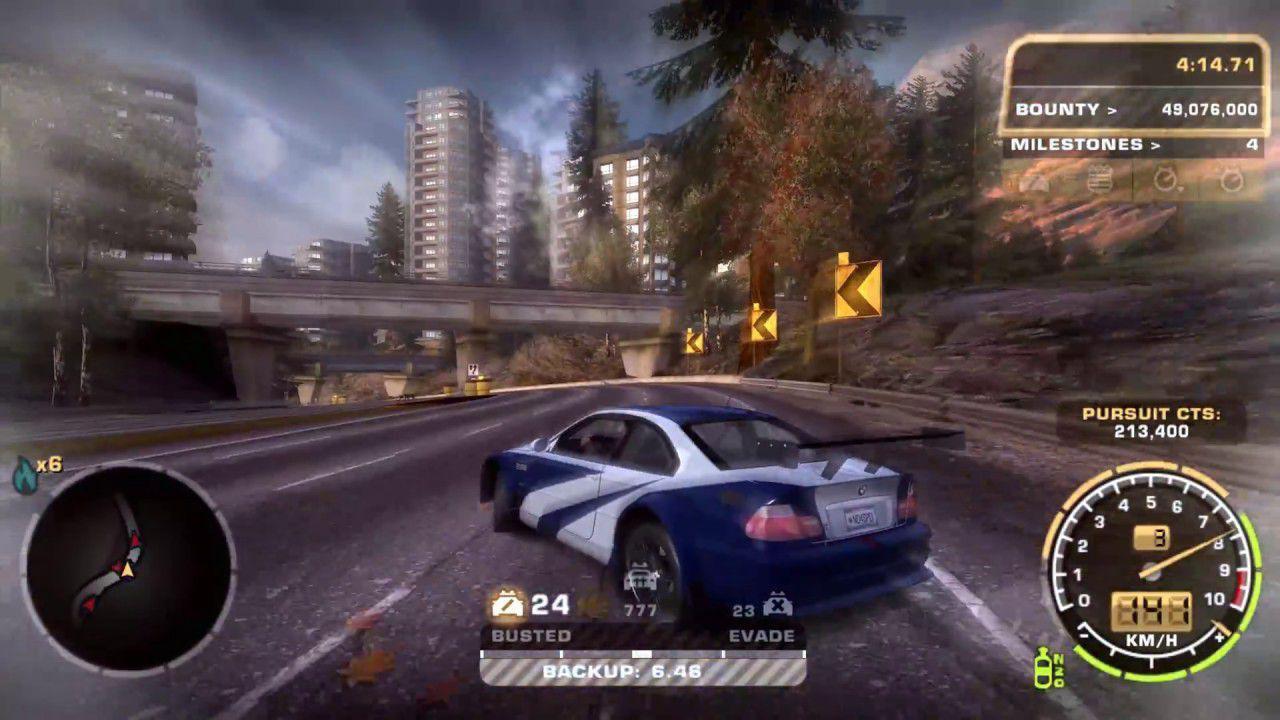Select the BUSTED police car icon
This screenshot has width=1280, height=720.
505,603
